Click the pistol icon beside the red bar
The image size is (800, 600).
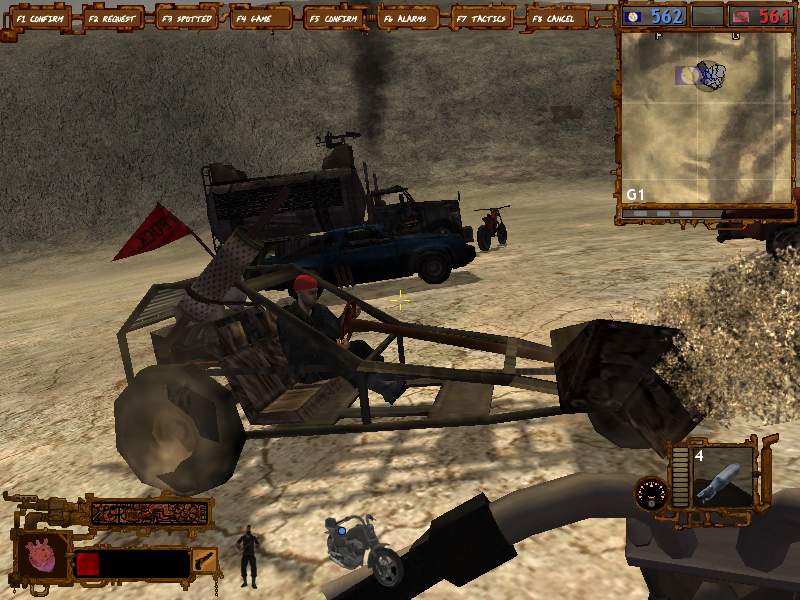click(205, 562)
